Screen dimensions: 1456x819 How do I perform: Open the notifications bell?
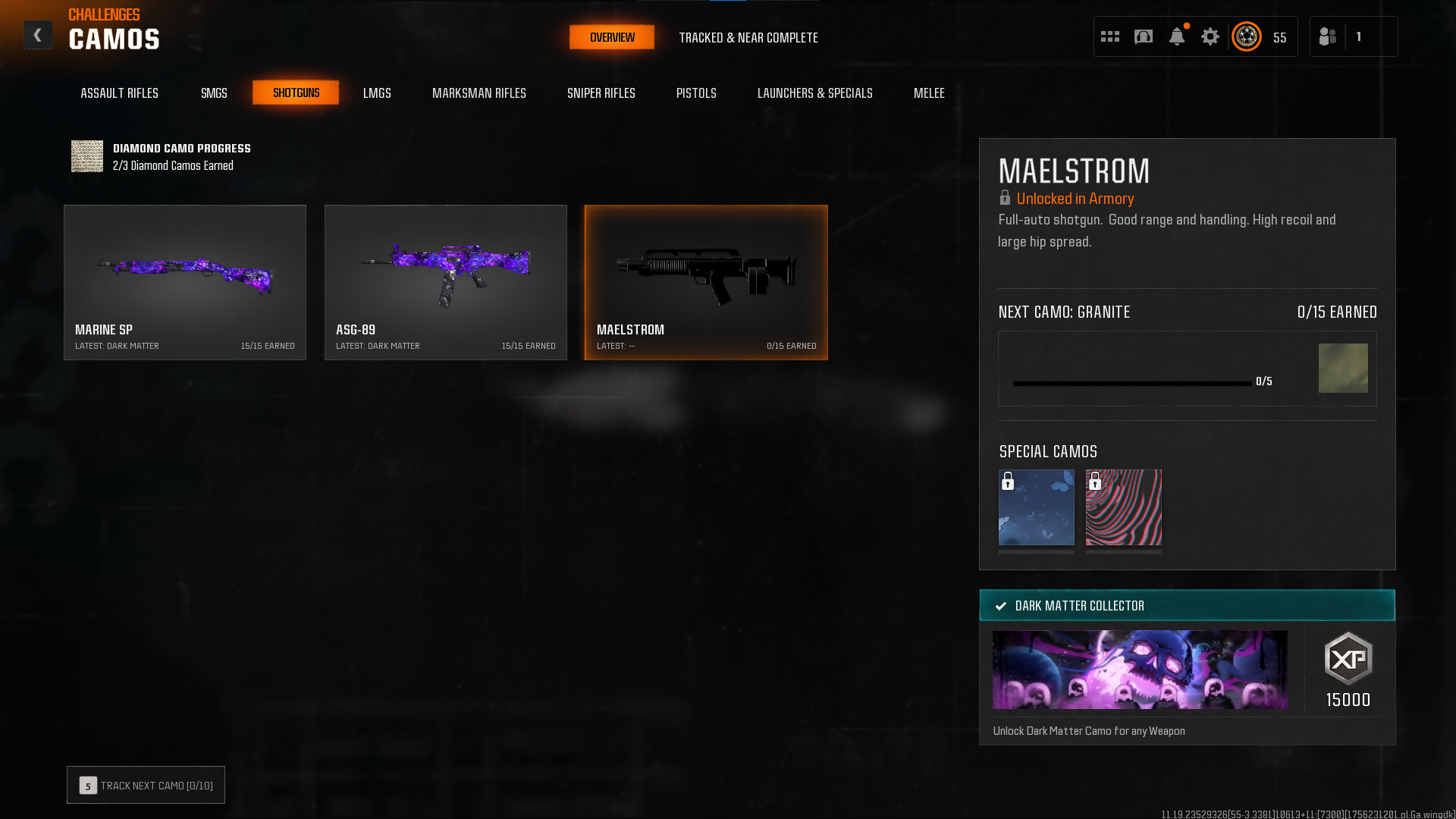[x=1176, y=36]
